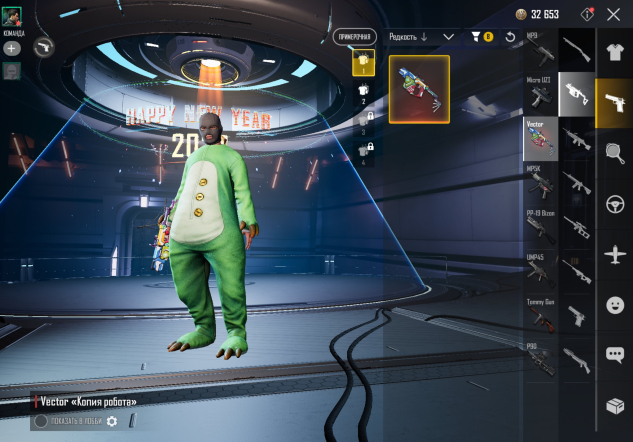The image size is (633, 442).
Task: Open the info icon beside the close button
Action: [x=587, y=15]
